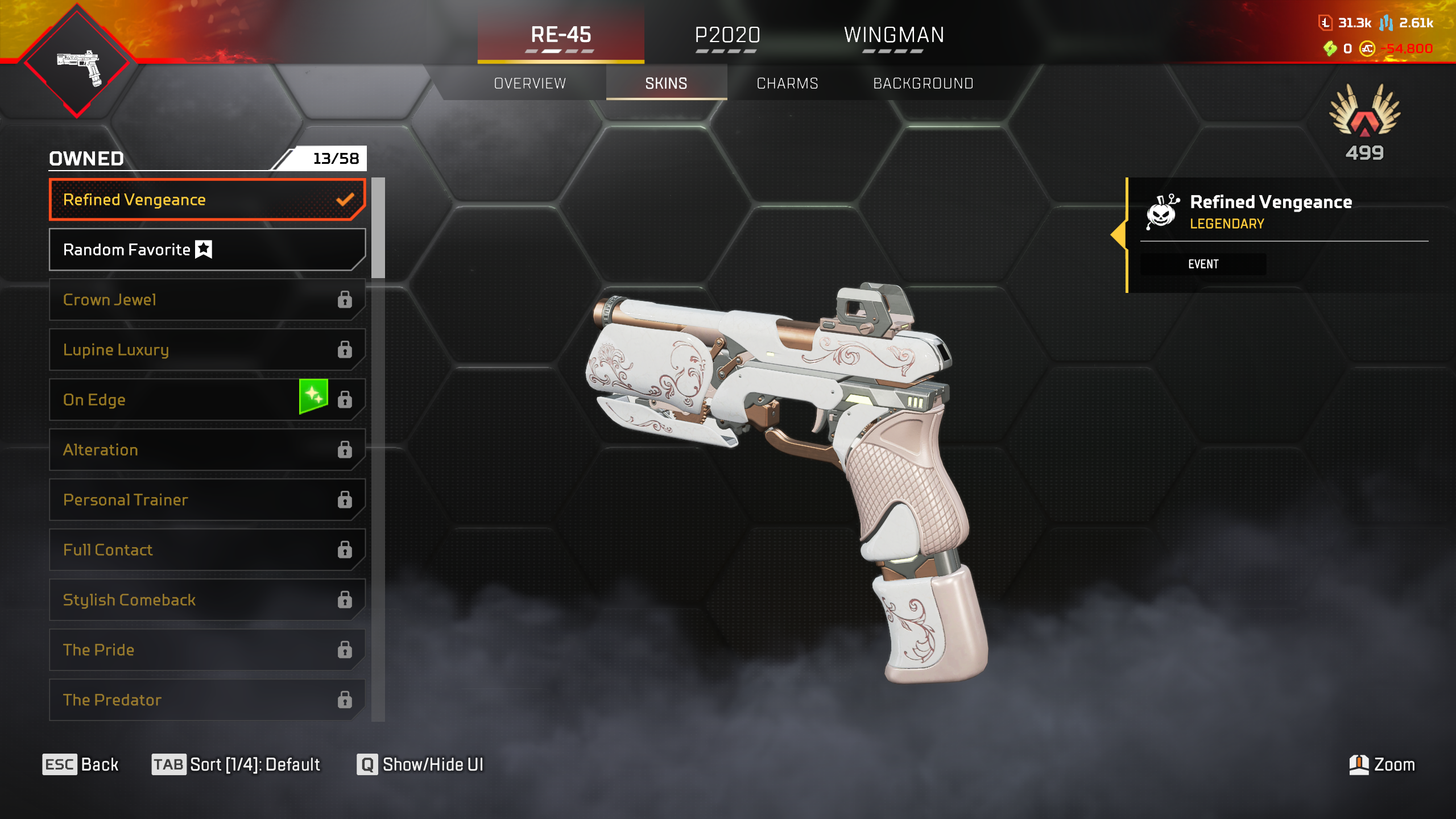Viewport: 1456px width, 819px height.
Task: Go to the Overview sub-tab
Action: pyautogui.click(x=530, y=84)
